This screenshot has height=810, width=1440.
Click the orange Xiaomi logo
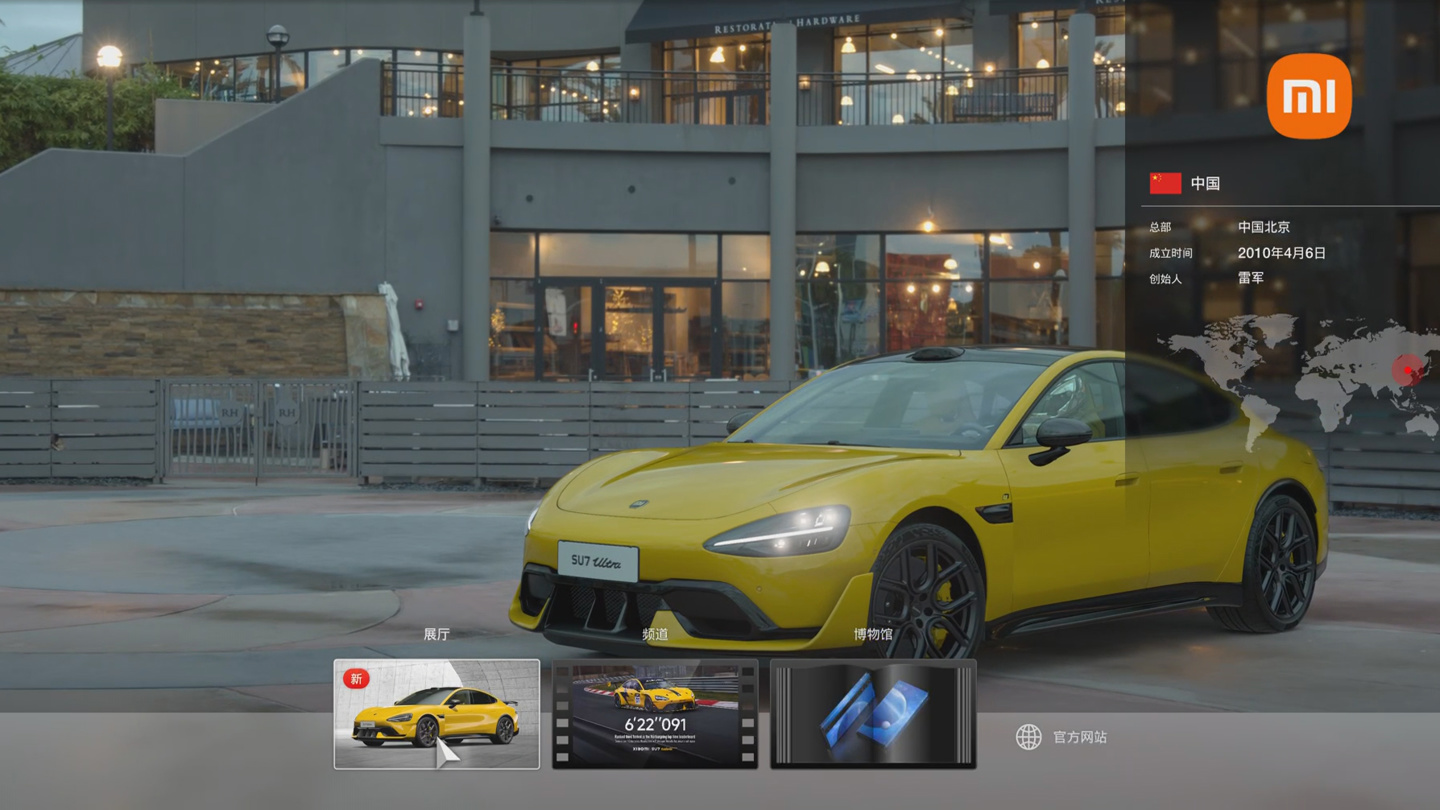pyautogui.click(x=1309, y=96)
